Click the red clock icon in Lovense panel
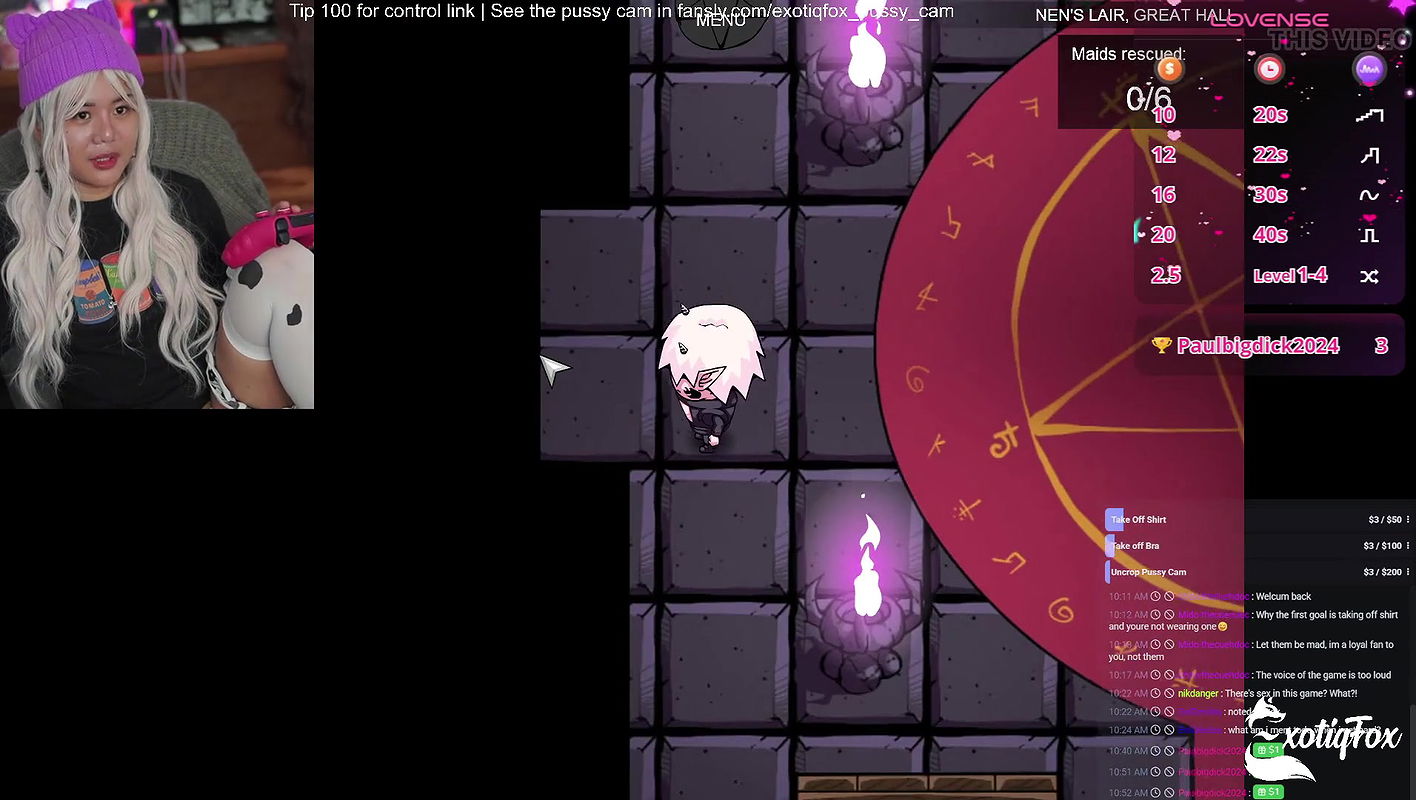 point(1270,69)
